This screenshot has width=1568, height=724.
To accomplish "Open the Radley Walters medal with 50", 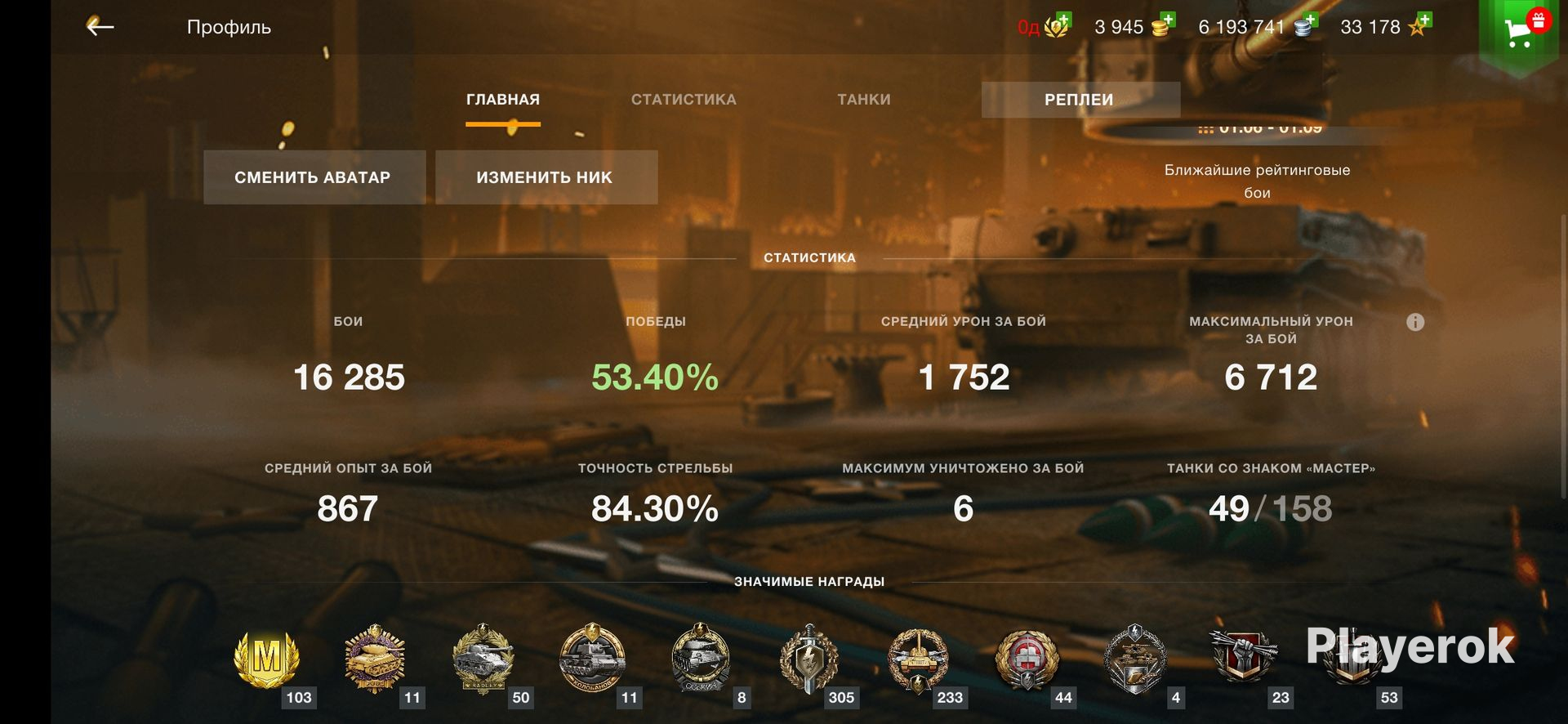I will (483, 659).
